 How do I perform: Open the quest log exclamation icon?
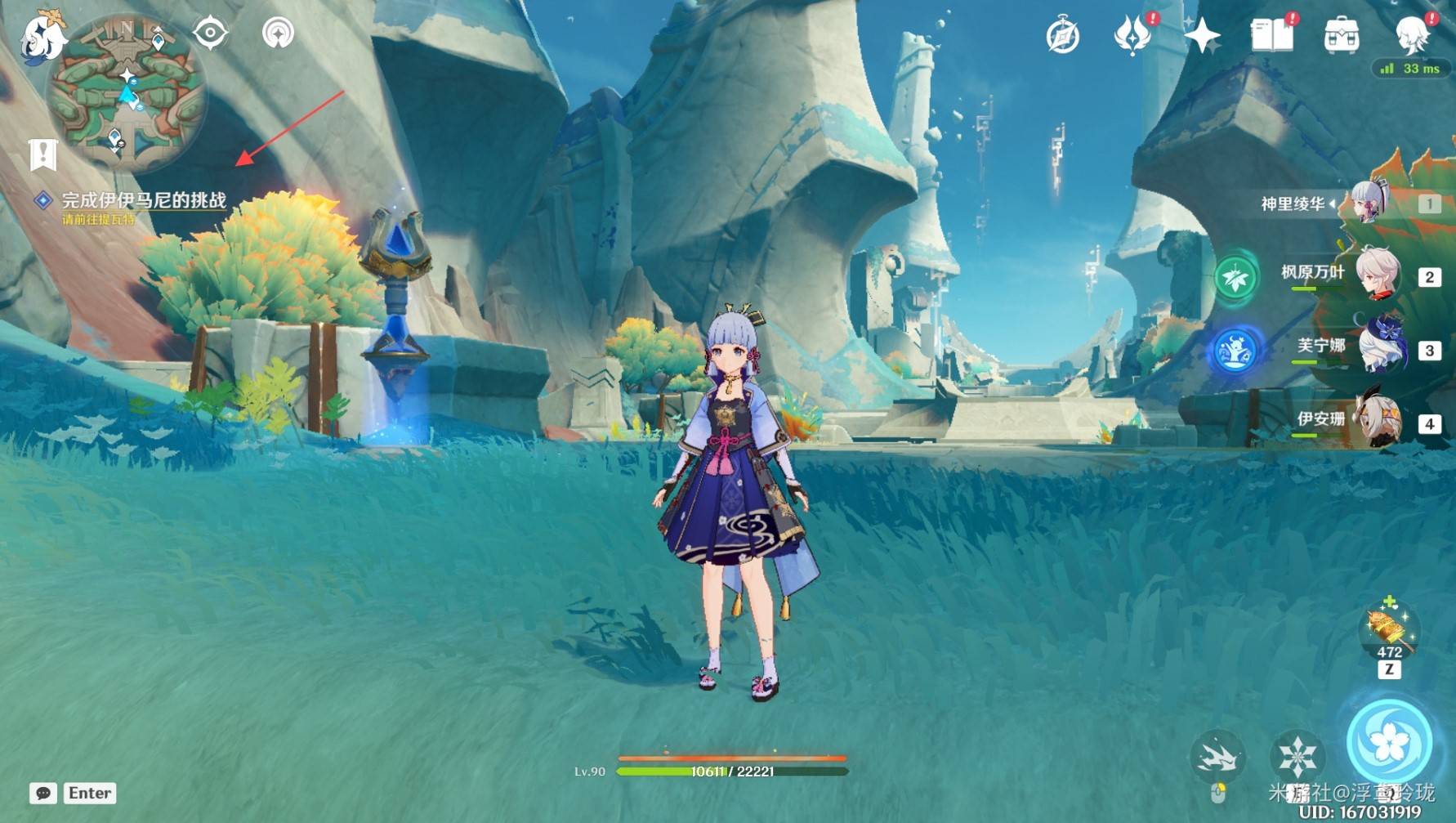coord(42,154)
